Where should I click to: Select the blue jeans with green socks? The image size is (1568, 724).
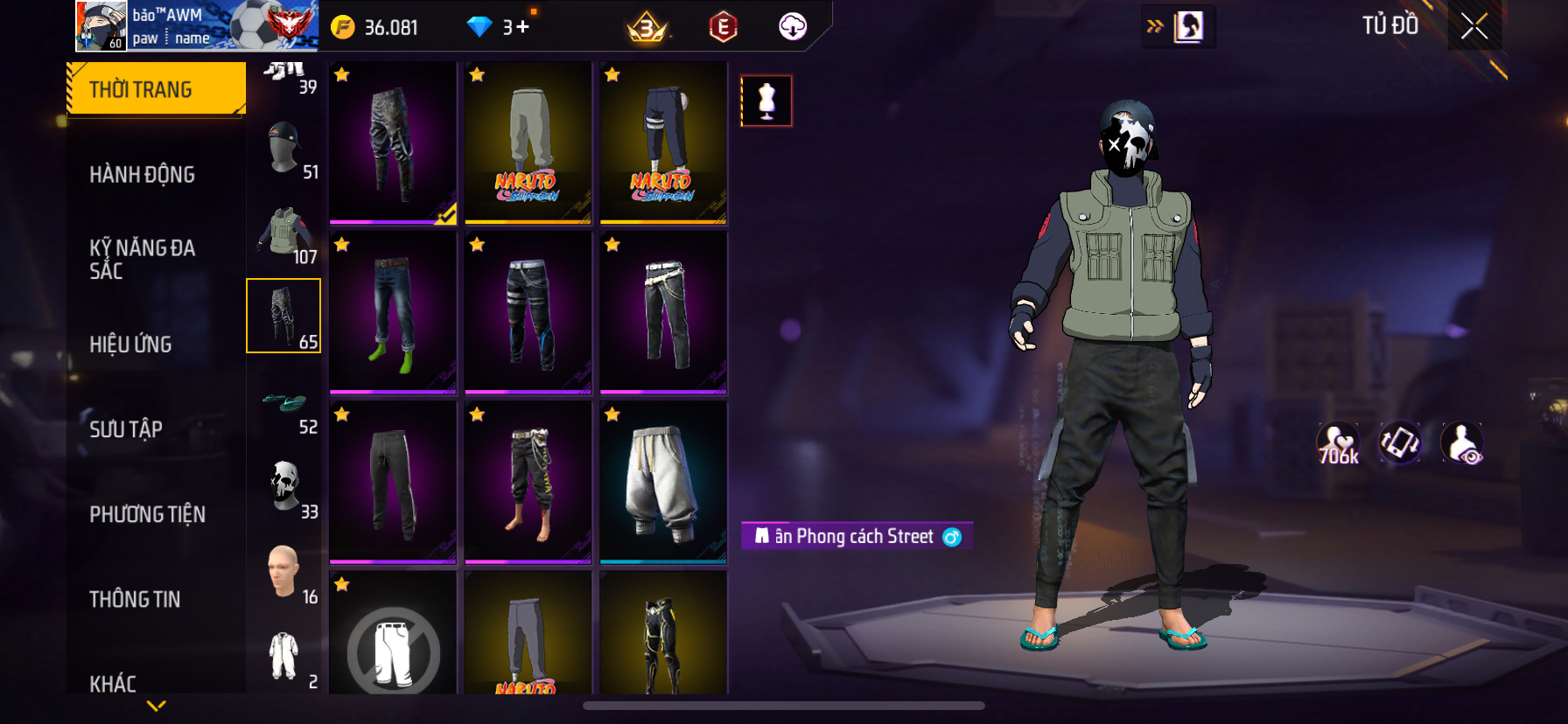point(393,312)
